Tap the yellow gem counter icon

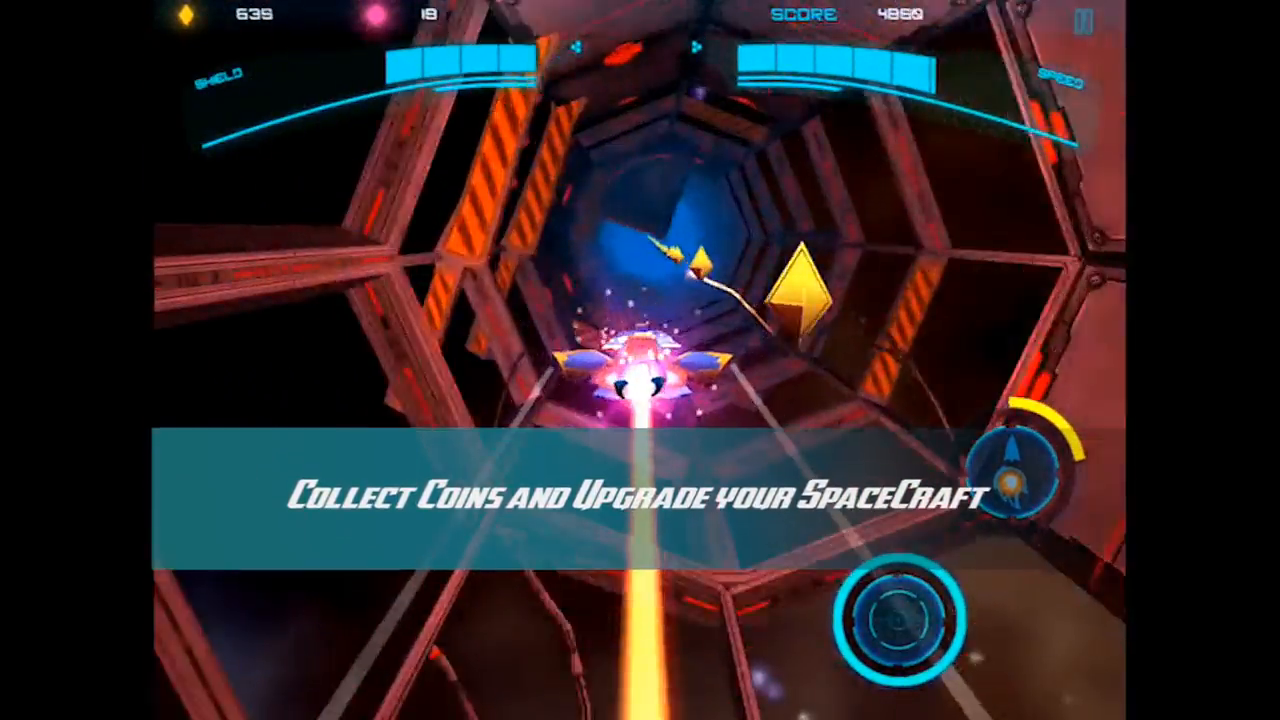coord(186,14)
